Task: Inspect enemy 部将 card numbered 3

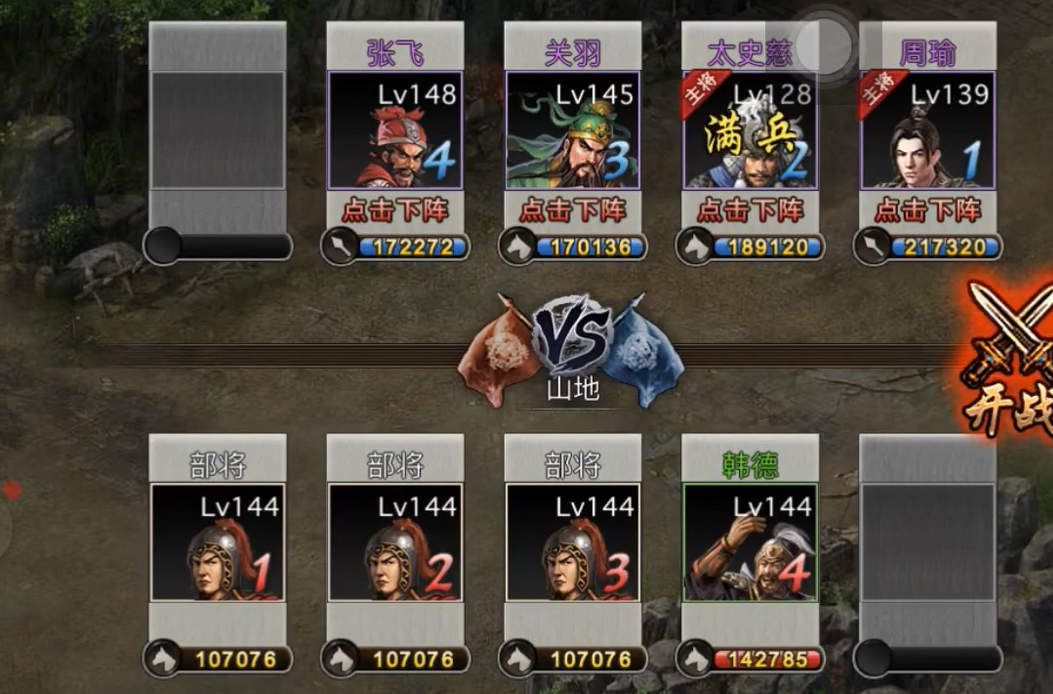Action: click(x=572, y=543)
